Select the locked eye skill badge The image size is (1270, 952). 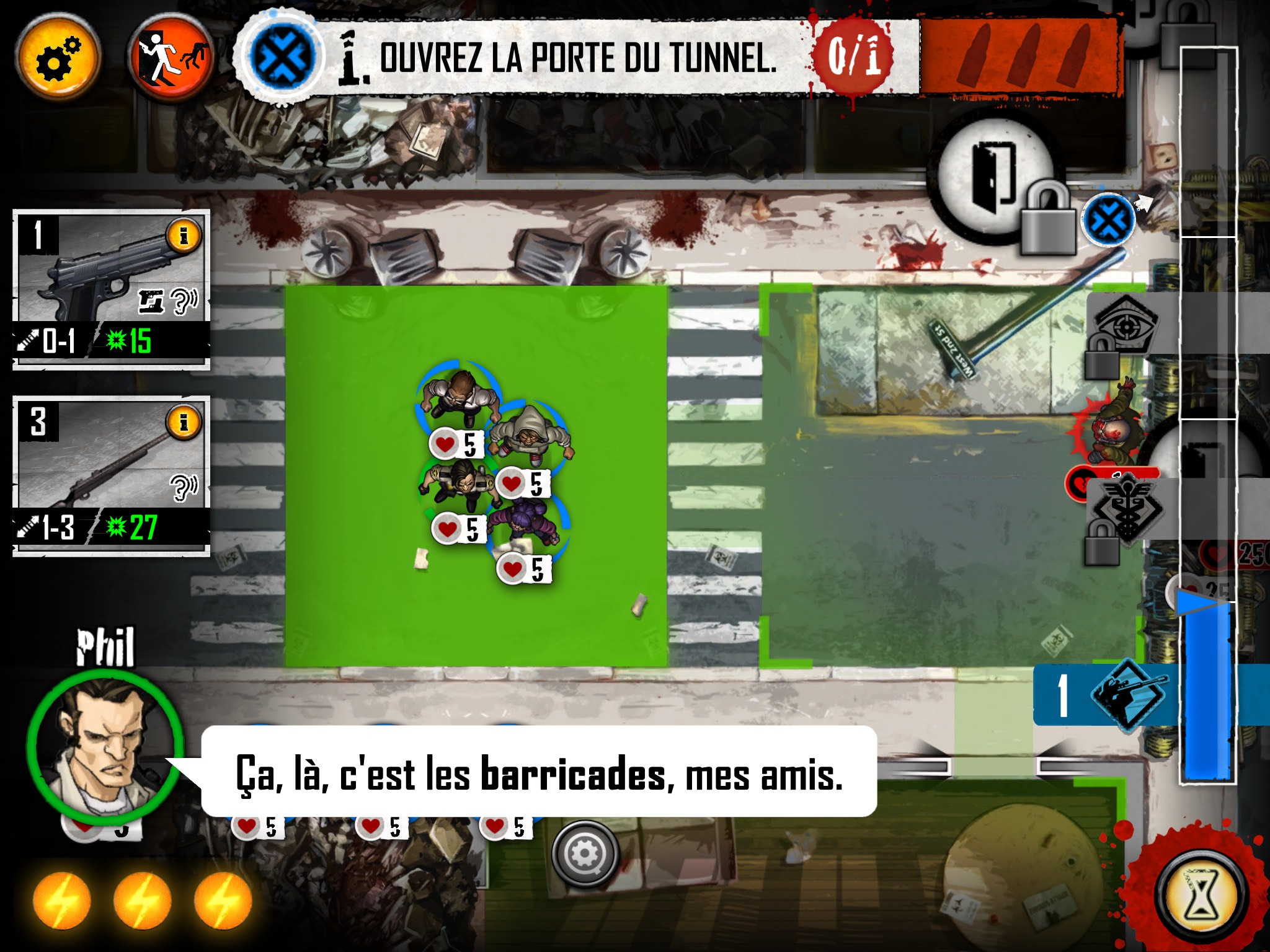click(x=1124, y=327)
